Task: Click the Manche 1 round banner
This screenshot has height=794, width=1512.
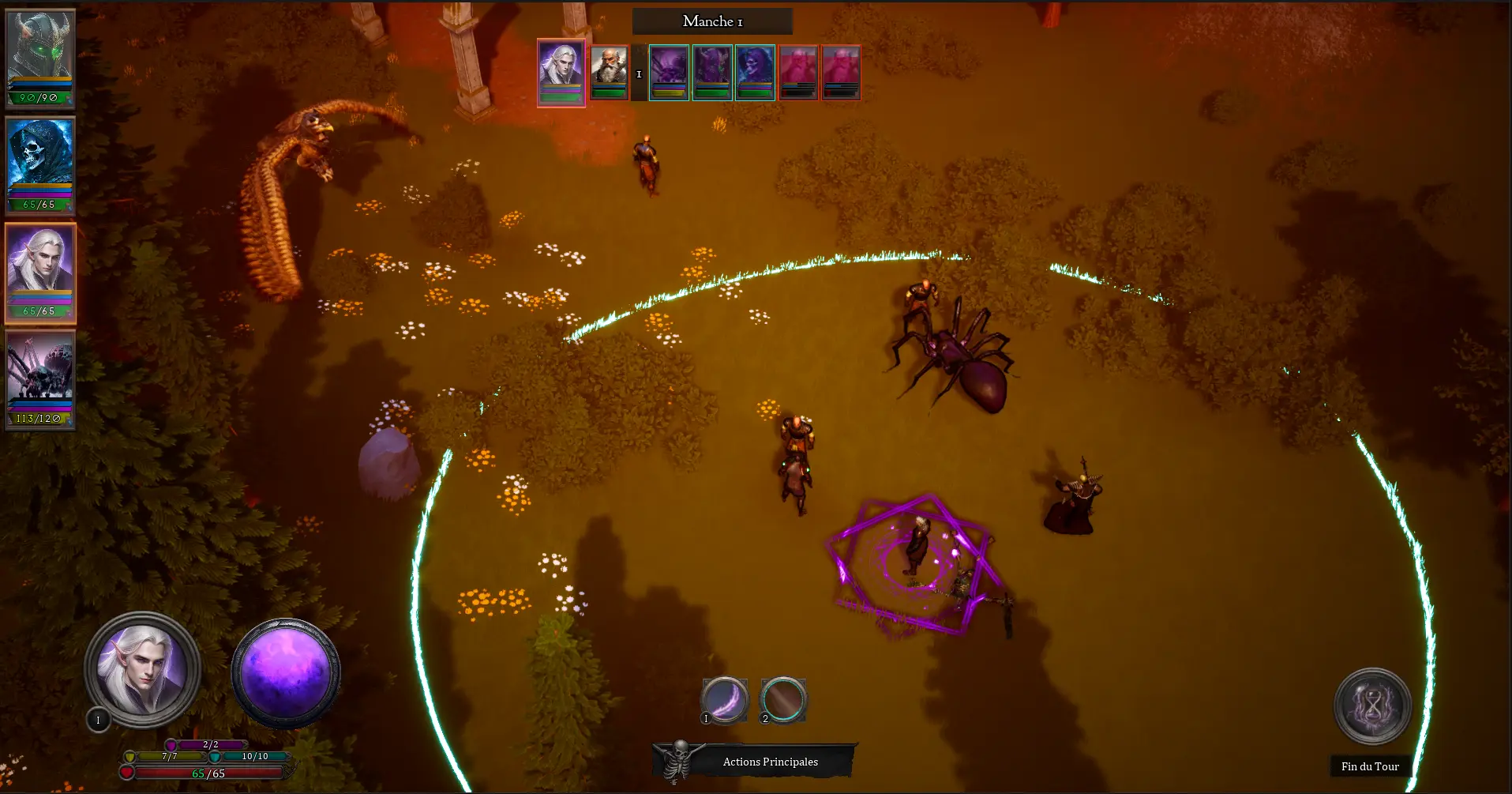Action: [711, 21]
